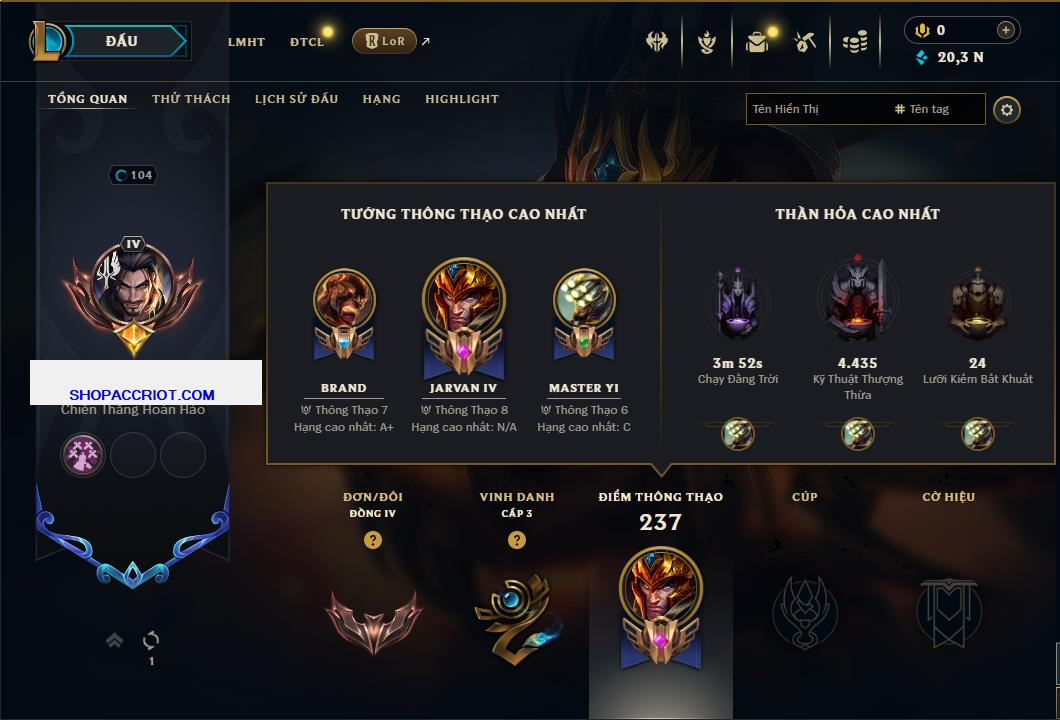Open the HẠNG tab
Screen dimensions: 1060x720
pyautogui.click(x=381, y=99)
